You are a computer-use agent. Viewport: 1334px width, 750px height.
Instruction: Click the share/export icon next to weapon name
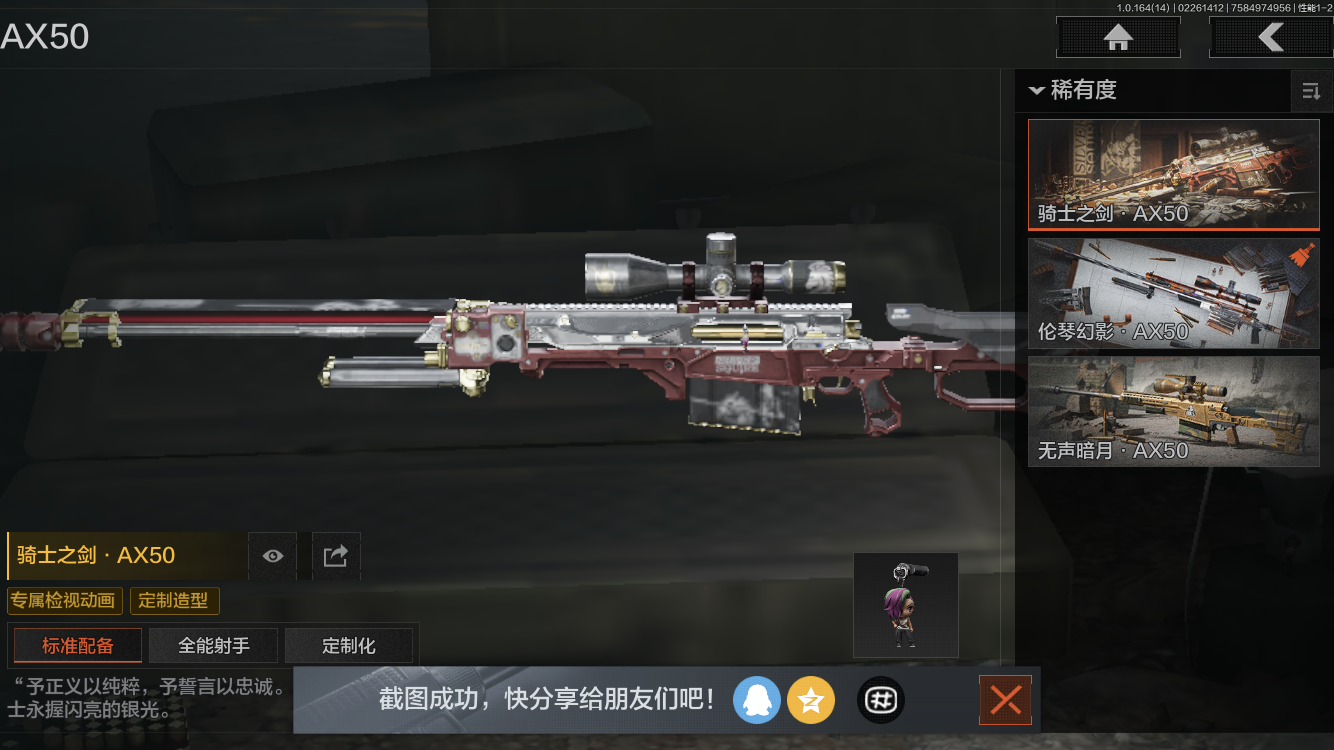pos(336,556)
